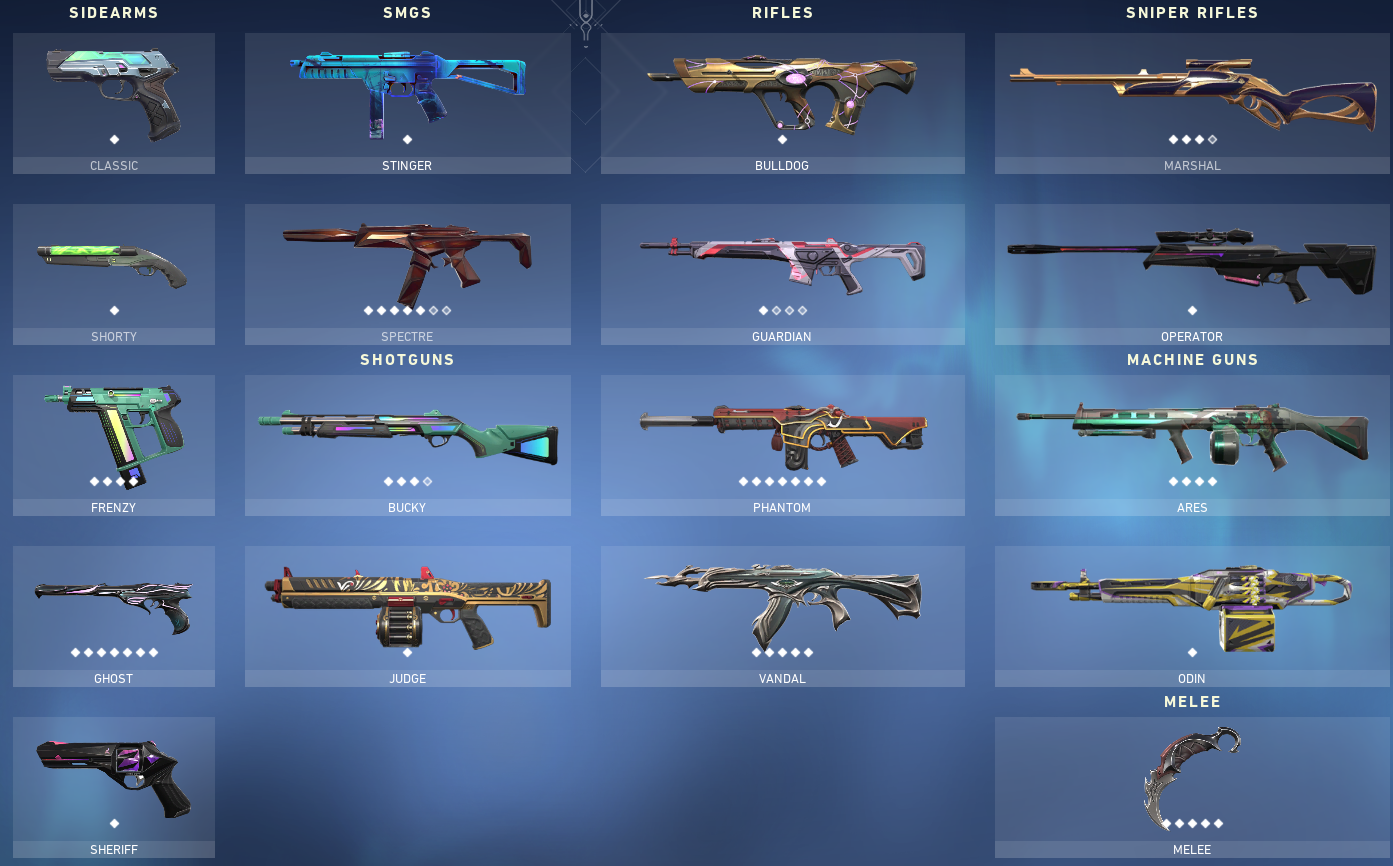Select the Phantom rifle skin

tap(782, 435)
